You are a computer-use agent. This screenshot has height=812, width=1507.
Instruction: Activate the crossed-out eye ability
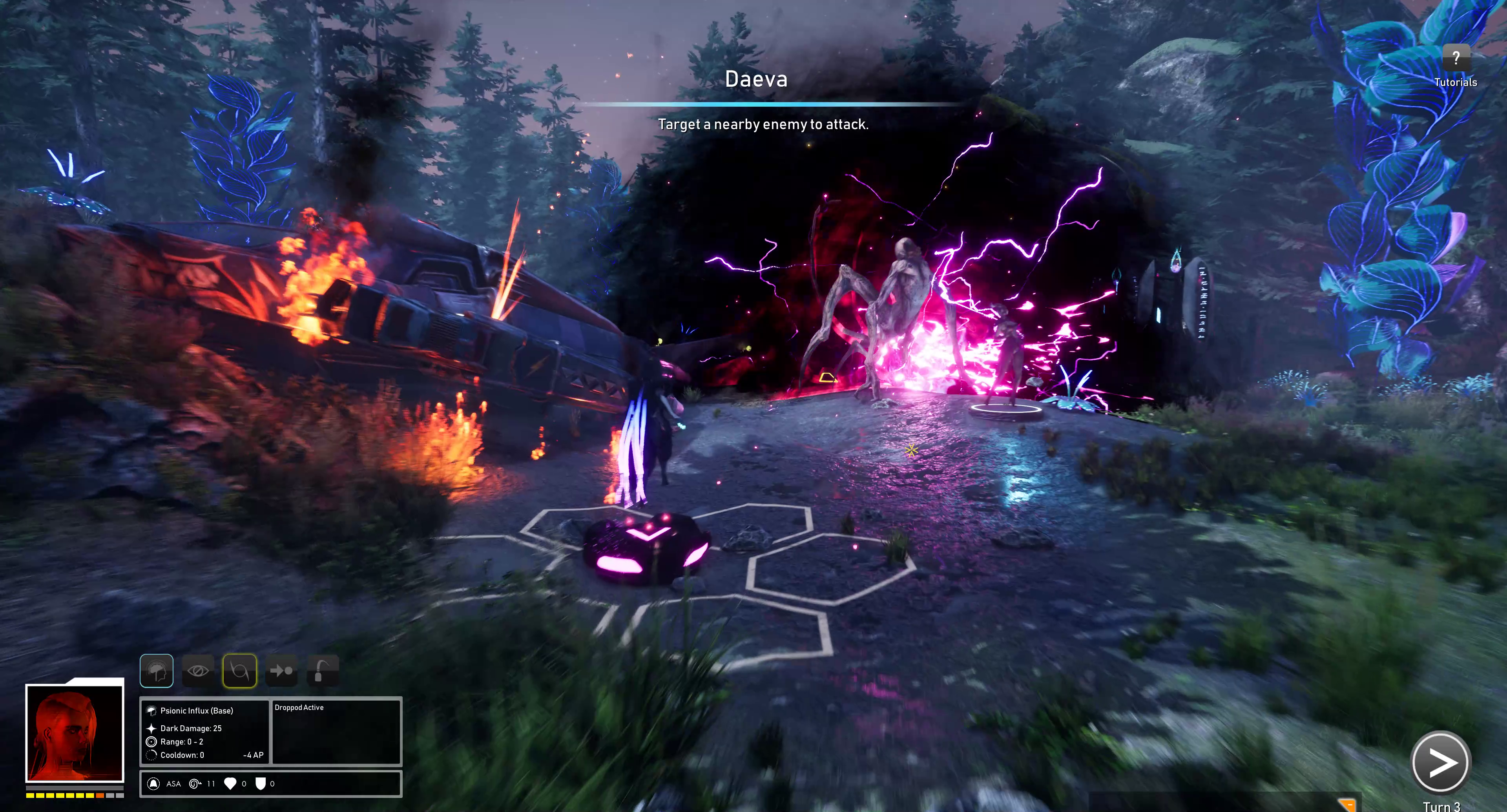(x=198, y=670)
